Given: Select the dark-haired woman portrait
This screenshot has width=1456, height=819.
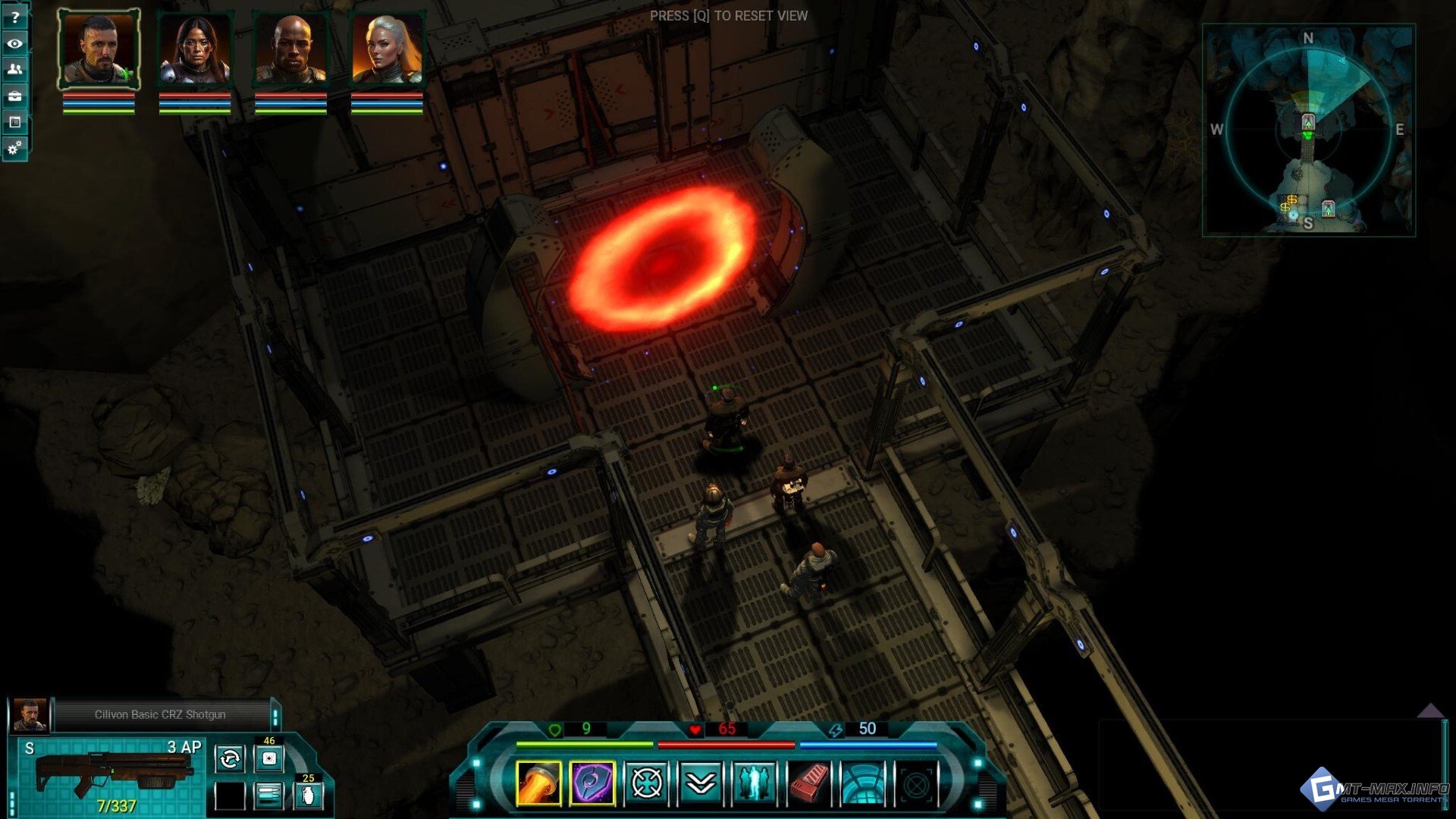Looking at the screenshot, I should (195, 50).
